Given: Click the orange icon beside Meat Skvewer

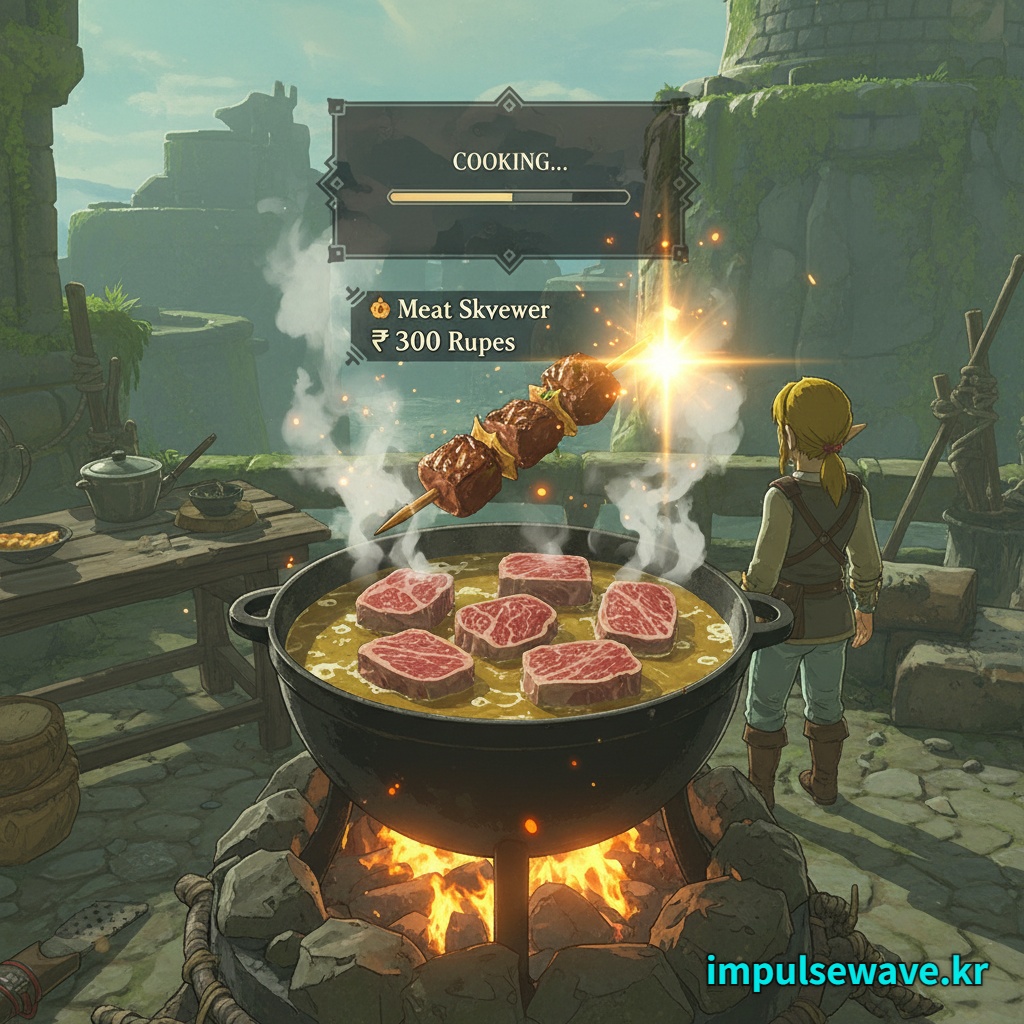Looking at the screenshot, I should tap(380, 309).
